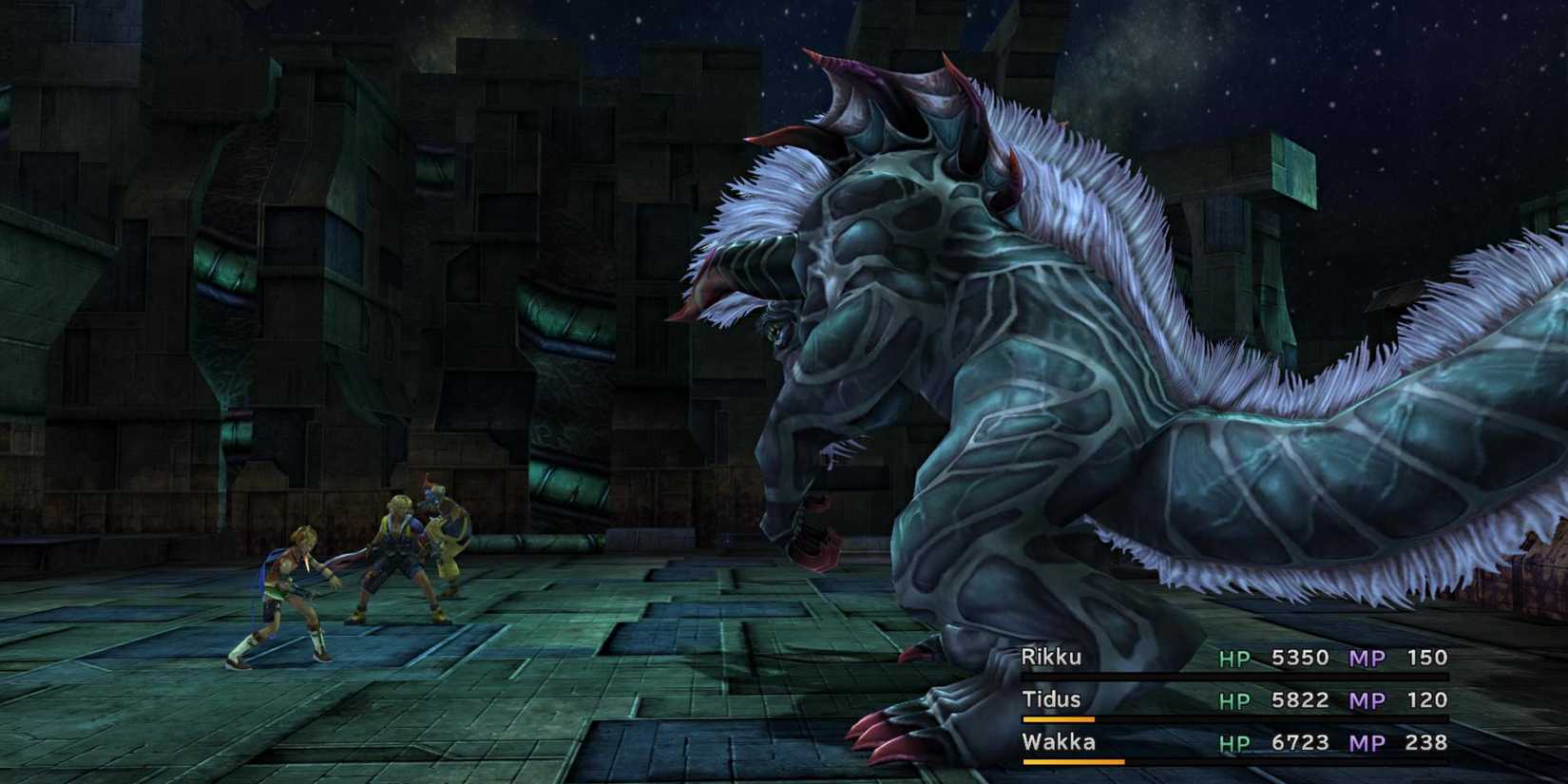Select Wakka's MP value of 238

(x=1425, y=742)
